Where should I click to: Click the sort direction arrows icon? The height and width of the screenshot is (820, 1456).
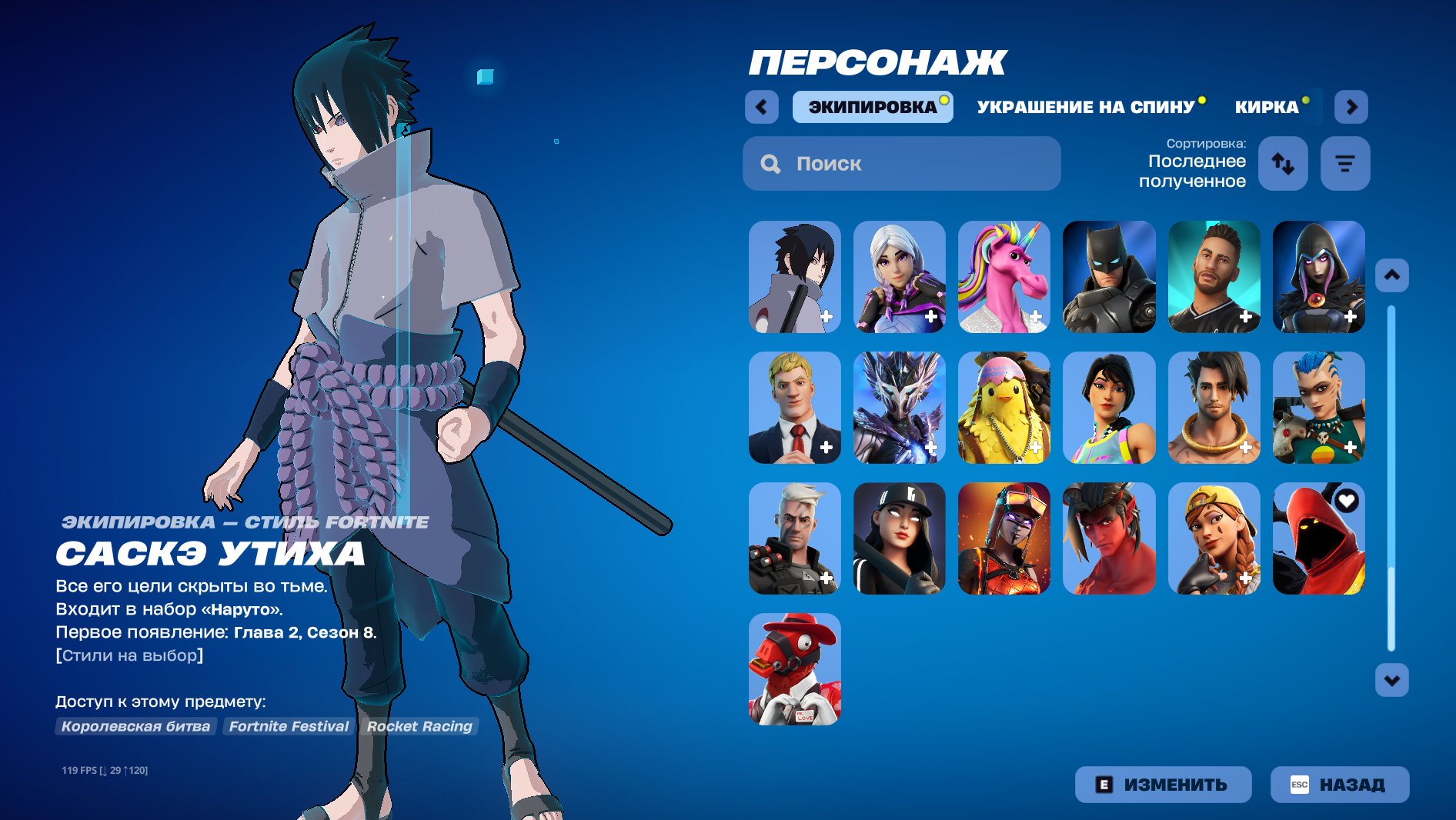[1283, 162]
